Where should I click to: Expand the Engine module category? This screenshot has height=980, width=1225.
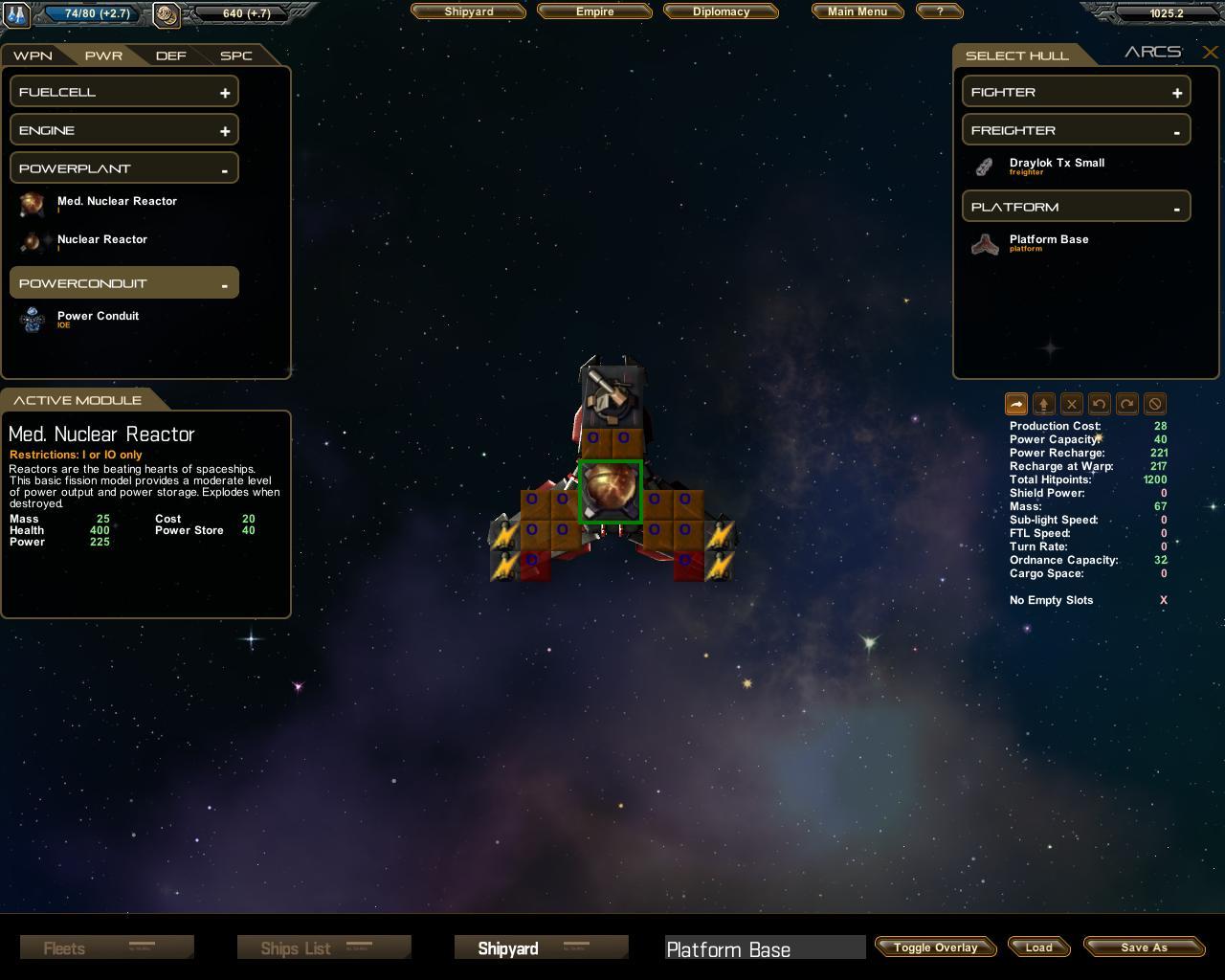pos(124,130)
